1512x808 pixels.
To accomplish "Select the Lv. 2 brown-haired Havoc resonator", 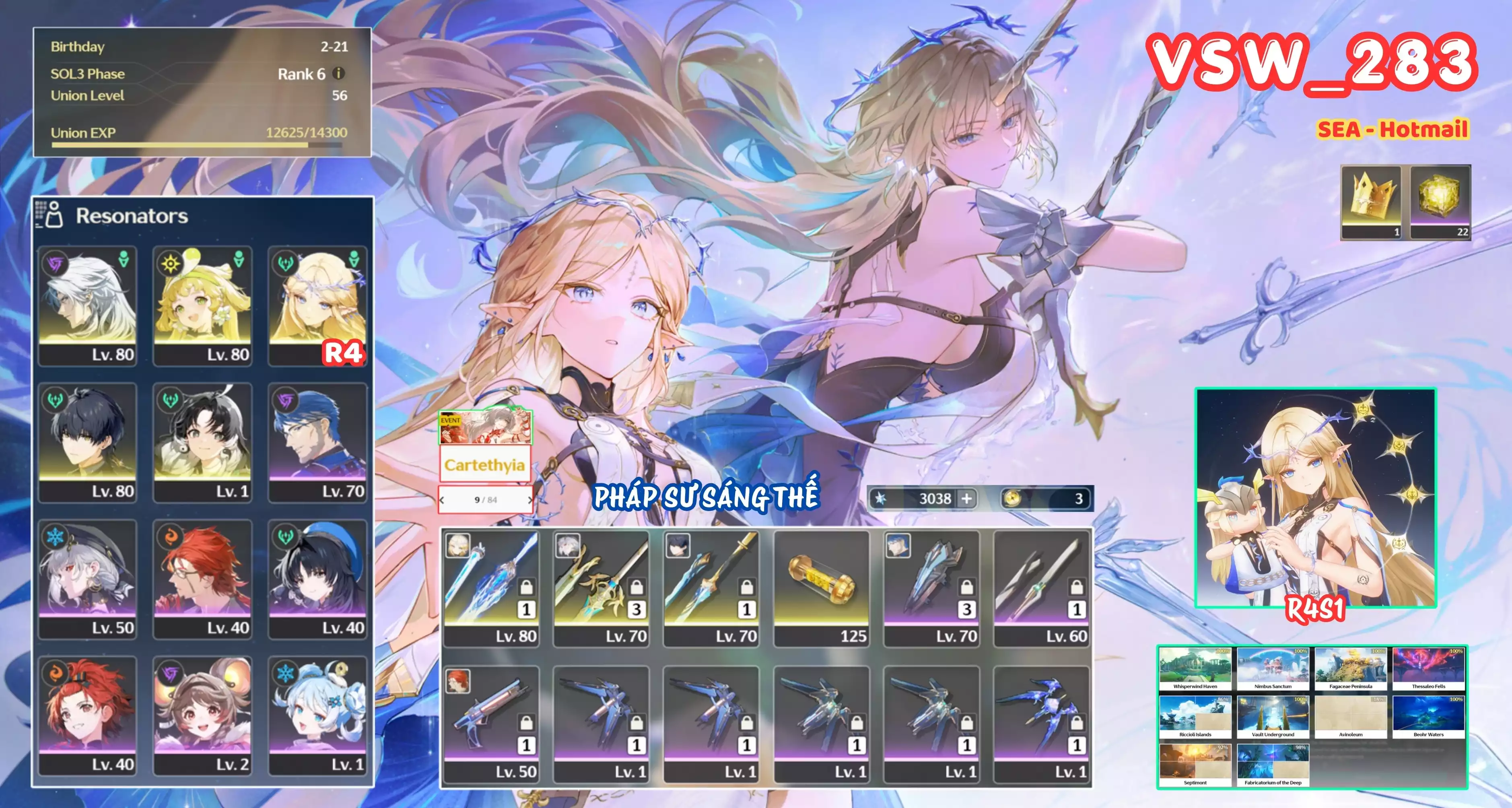I will [x=202, y=716].
